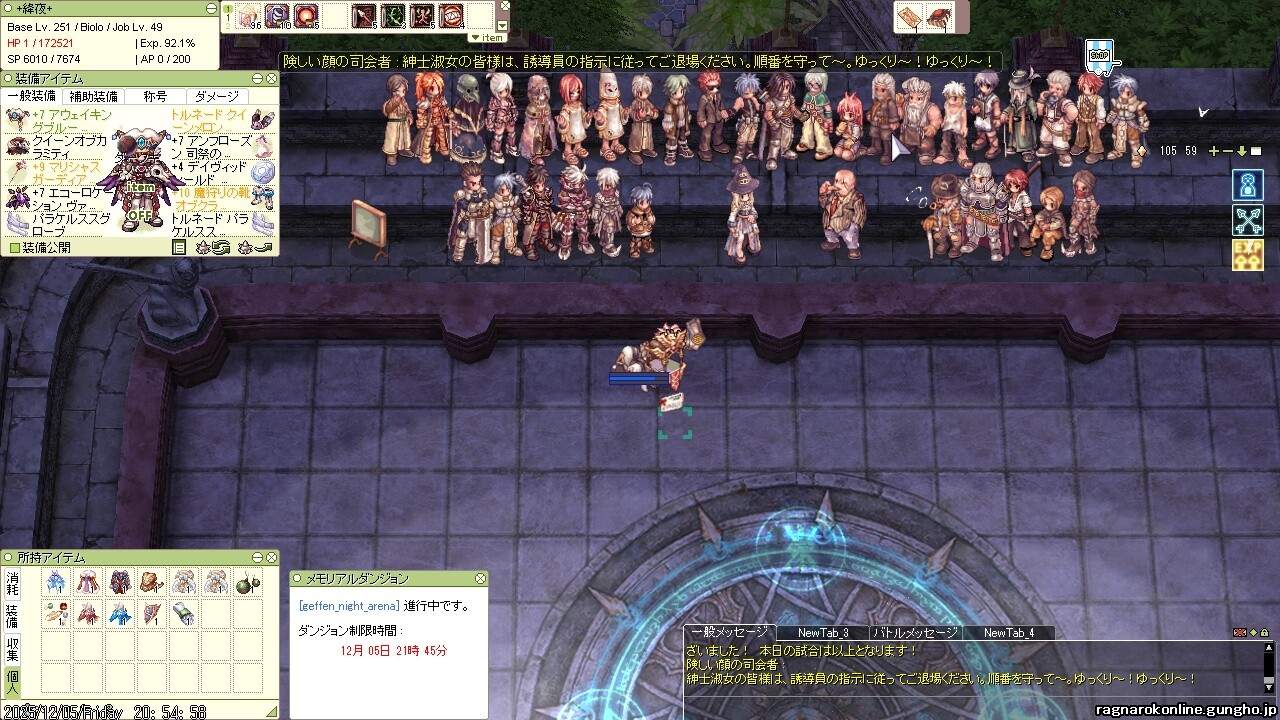Use the green vine skill on hotbar
This screenshot has width=1280, height=720.
(393, 16)
